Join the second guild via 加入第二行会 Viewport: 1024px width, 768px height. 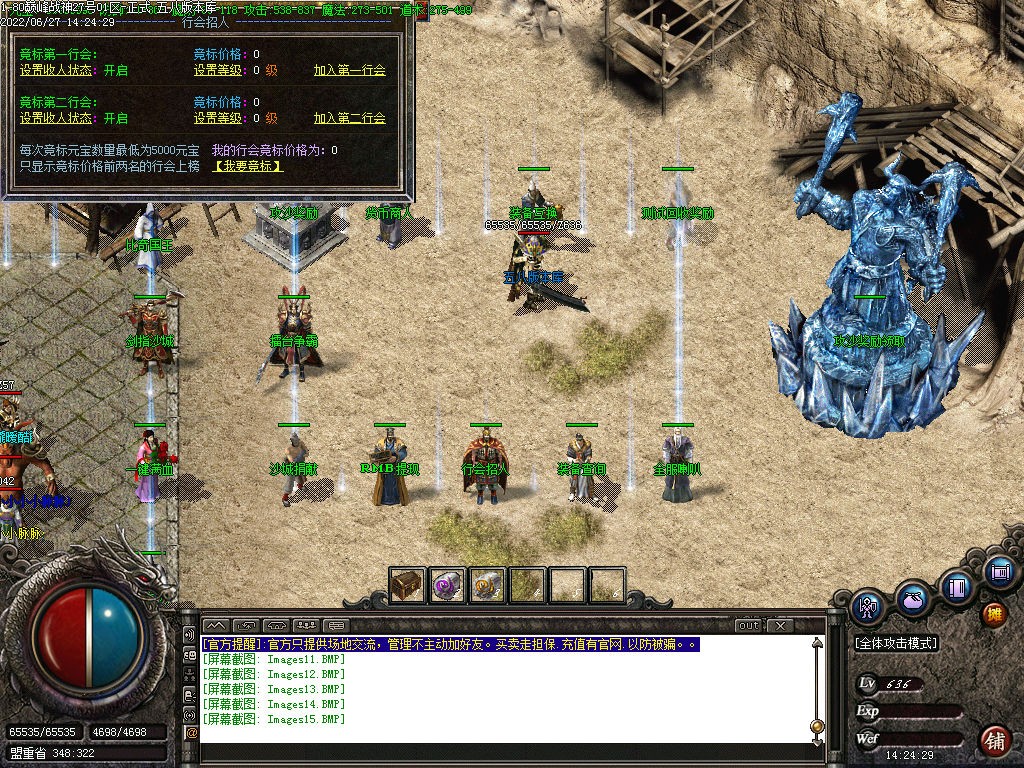click(349, 118)
